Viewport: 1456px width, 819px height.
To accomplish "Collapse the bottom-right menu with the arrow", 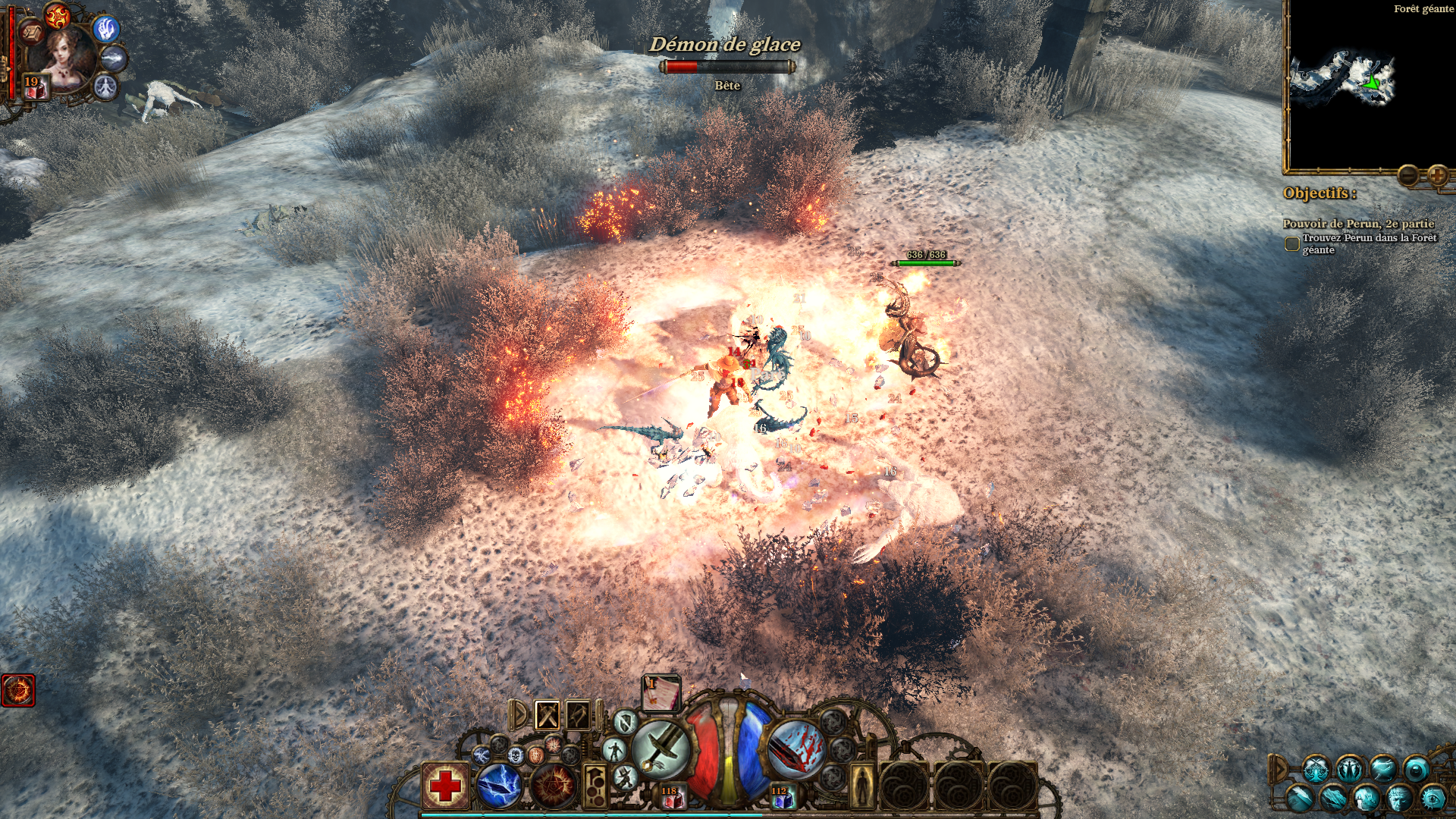I will pyautogui.click(x=1279, y=769).
